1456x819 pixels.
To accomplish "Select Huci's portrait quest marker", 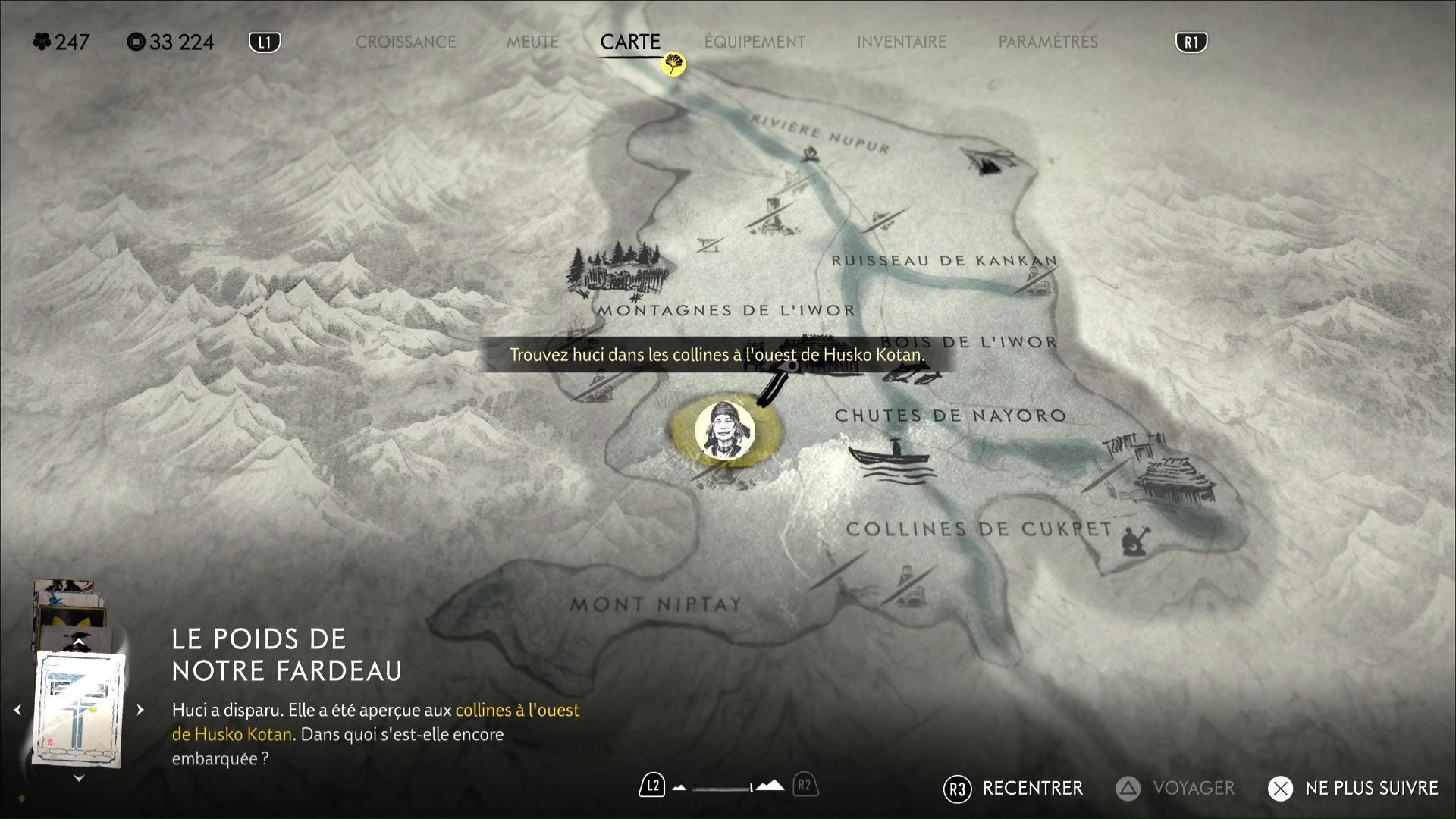I will tap(724, 431).
